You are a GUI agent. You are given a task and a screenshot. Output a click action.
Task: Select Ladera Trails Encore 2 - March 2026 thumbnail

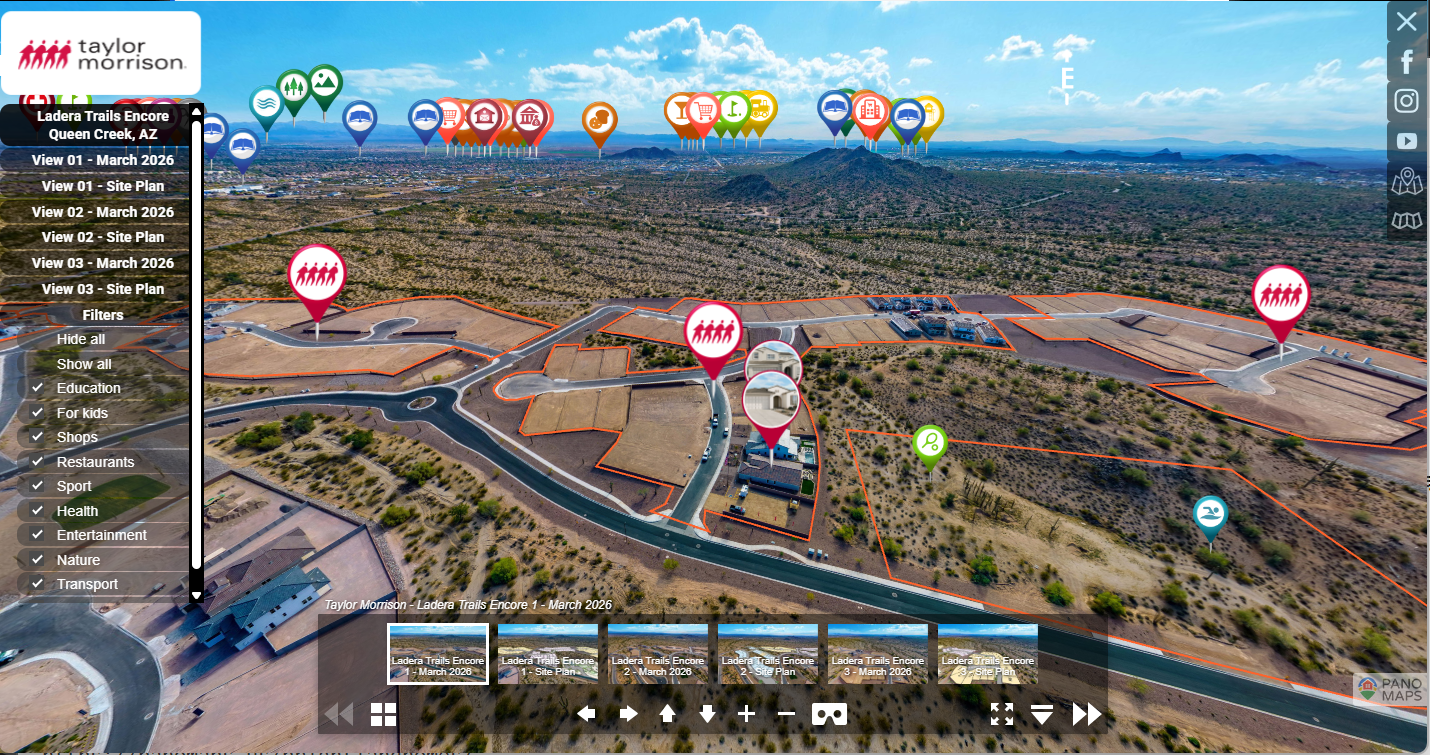[x=658, y=654]
